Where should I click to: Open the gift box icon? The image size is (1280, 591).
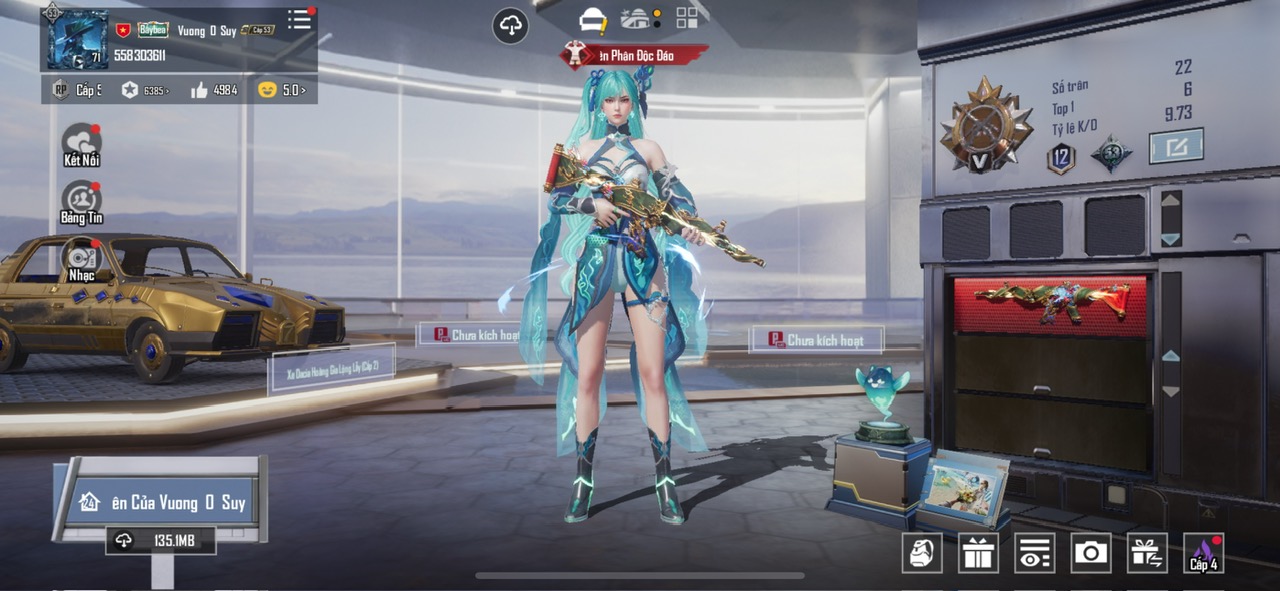978,552
